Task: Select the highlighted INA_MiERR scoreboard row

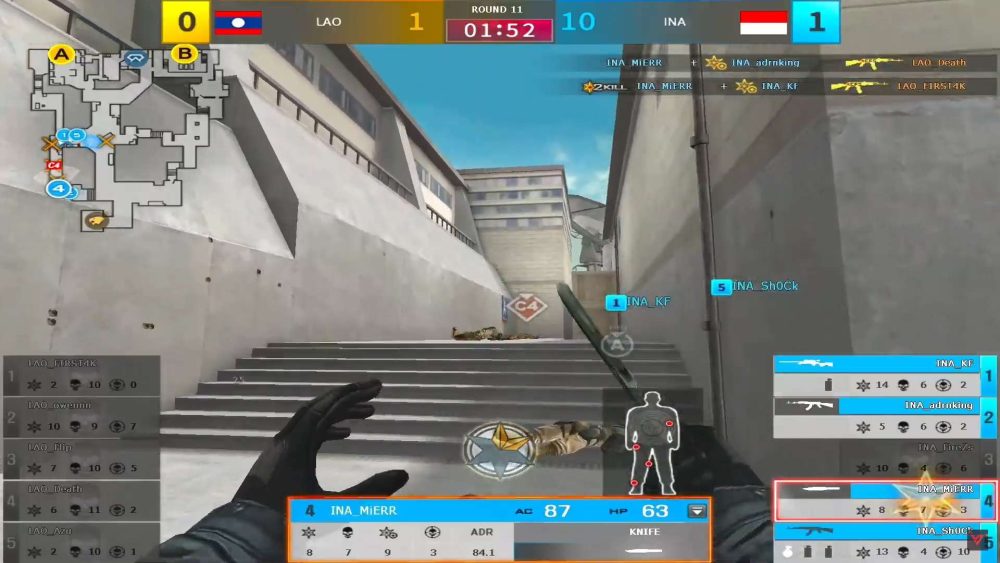Action: [878, 500]
